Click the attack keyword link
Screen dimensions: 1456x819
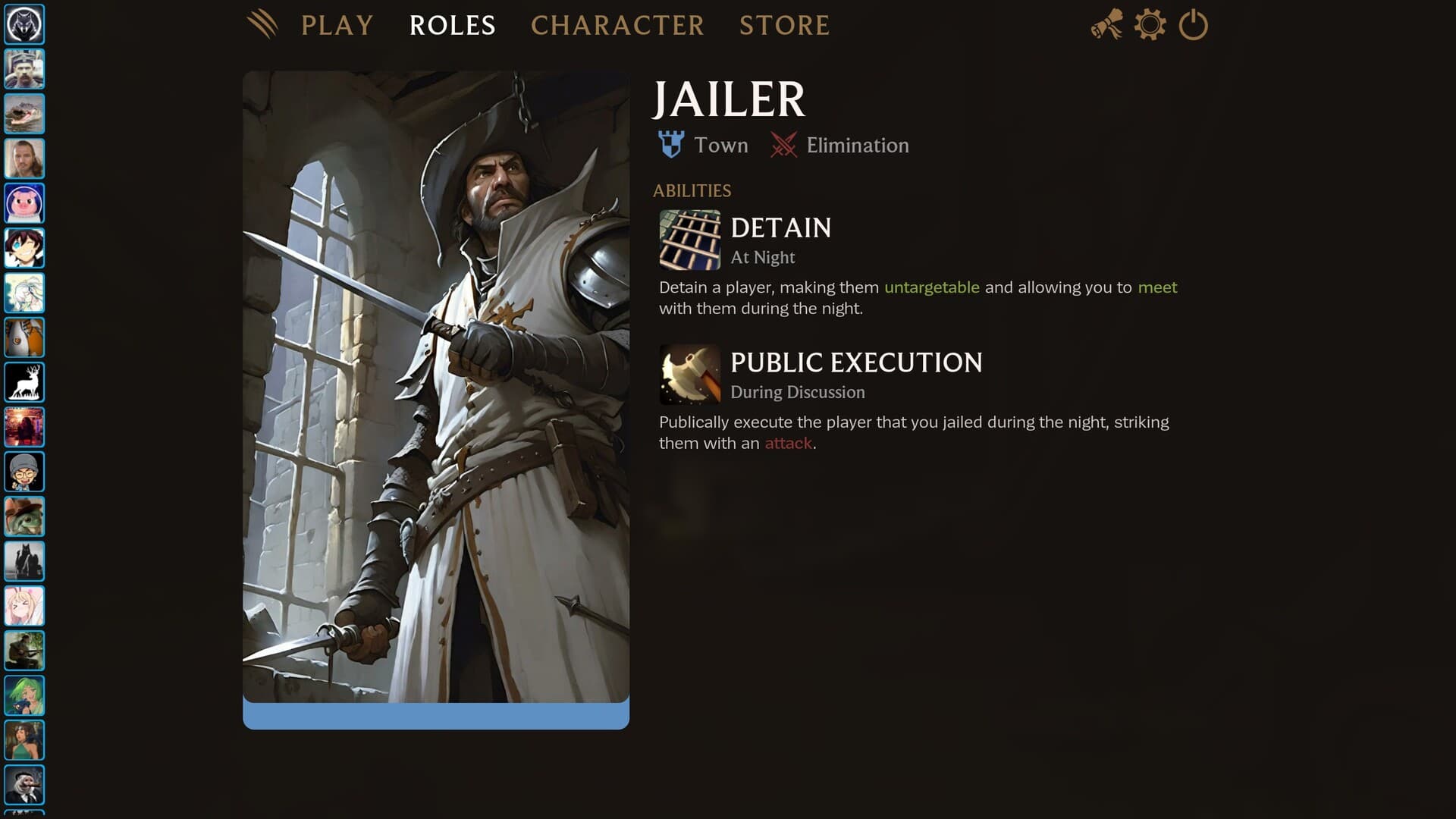click(787, 443)
